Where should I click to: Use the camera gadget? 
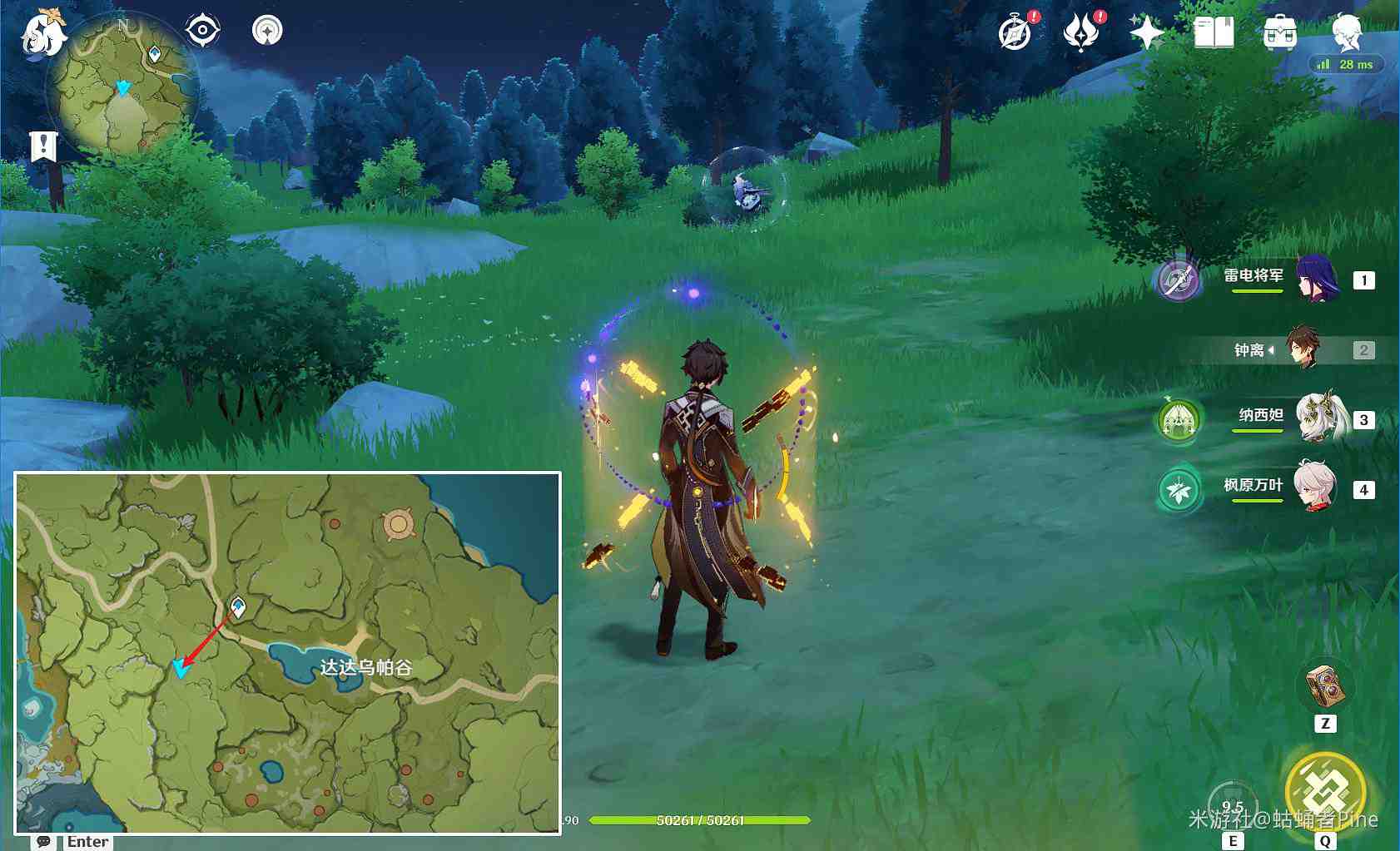click(1325, 686)
